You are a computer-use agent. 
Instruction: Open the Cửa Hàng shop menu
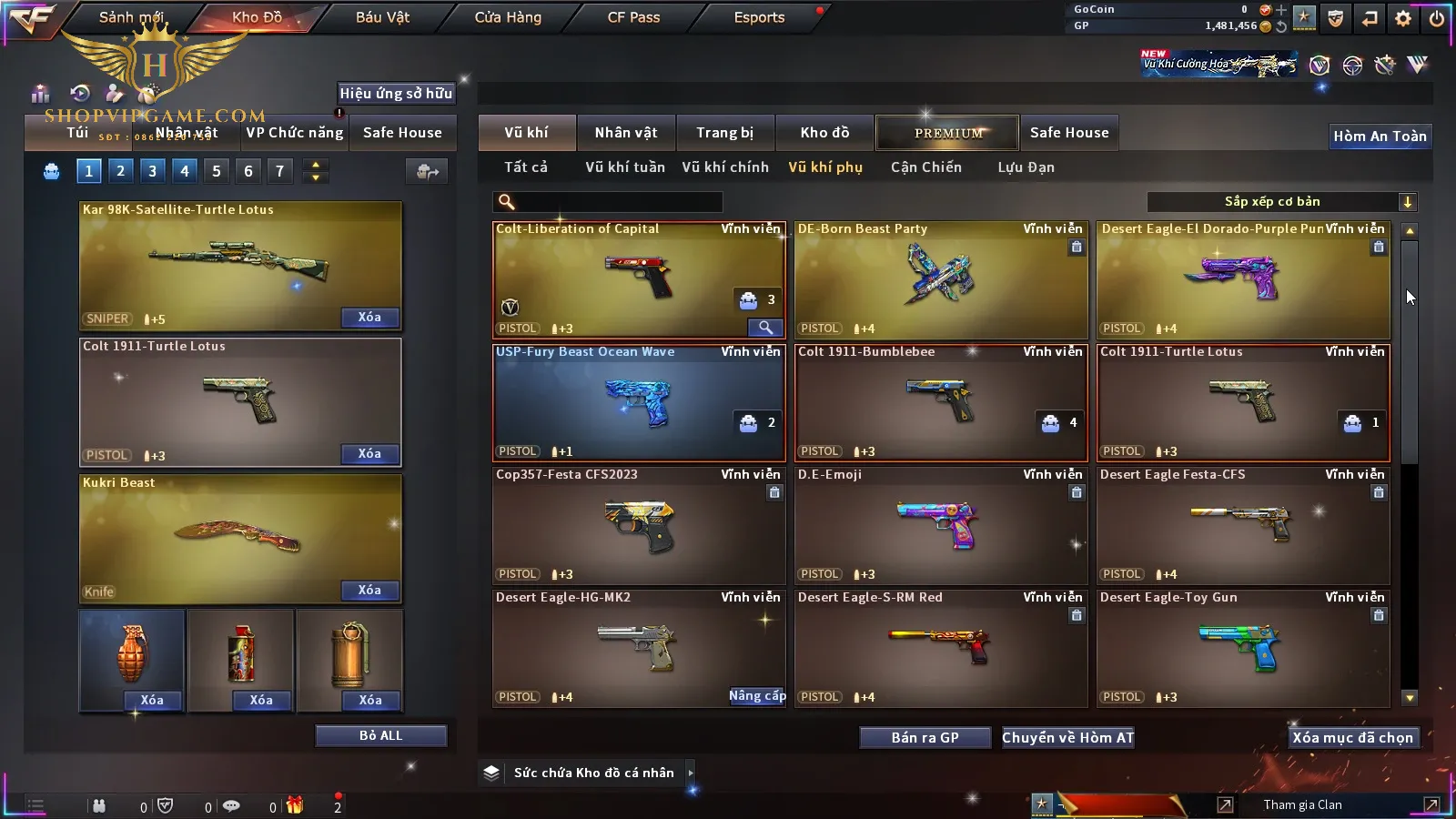[508, 17]
